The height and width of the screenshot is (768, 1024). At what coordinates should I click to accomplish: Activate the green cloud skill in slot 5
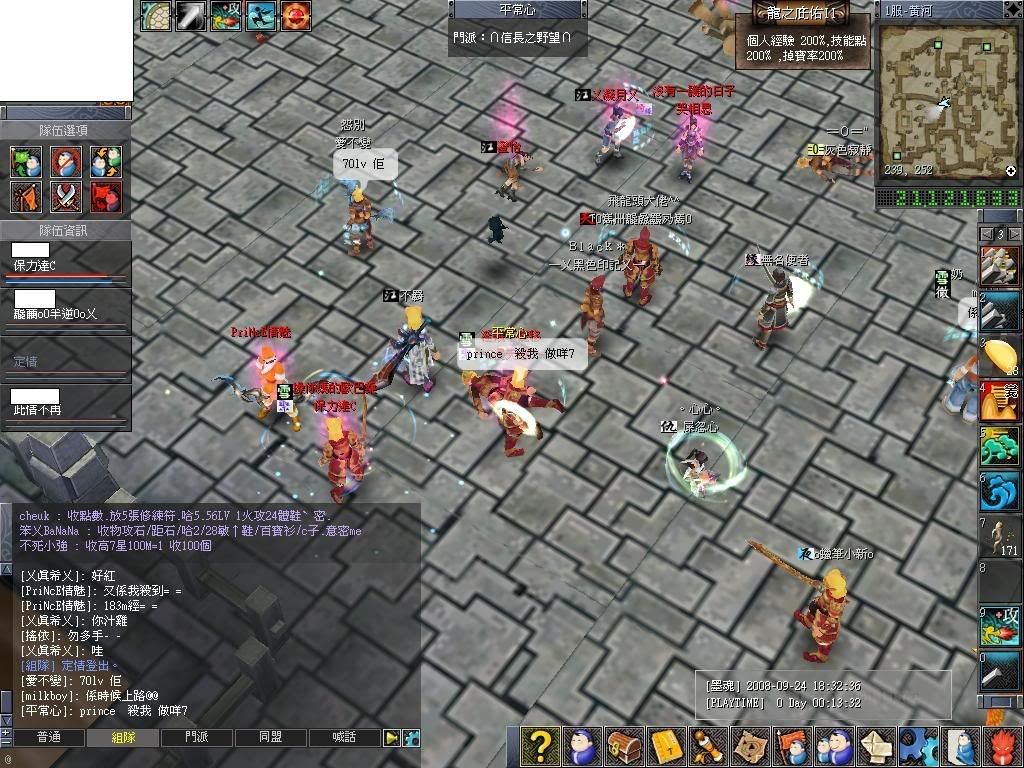pos(999,446)
